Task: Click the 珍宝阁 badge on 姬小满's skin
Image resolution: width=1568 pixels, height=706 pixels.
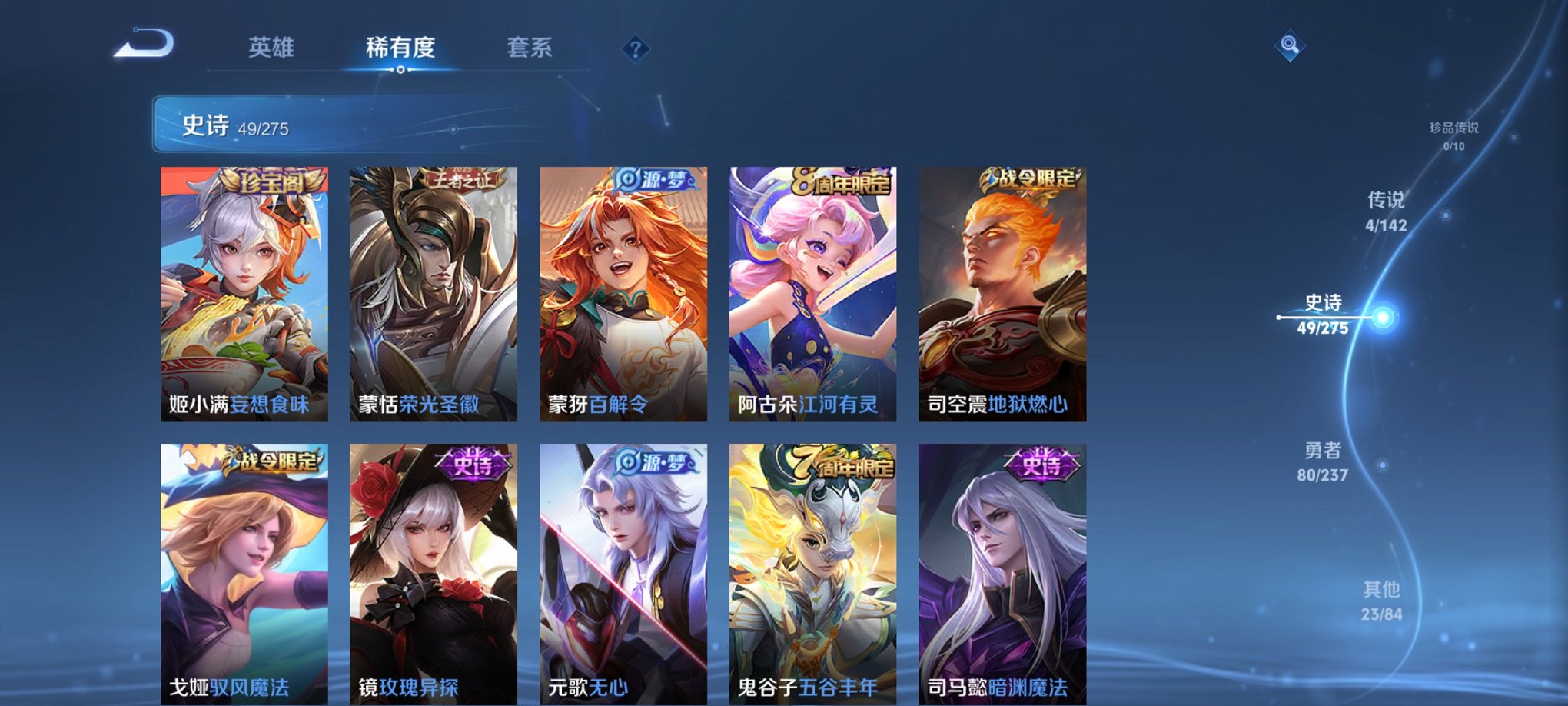Action: coord(273,180)
